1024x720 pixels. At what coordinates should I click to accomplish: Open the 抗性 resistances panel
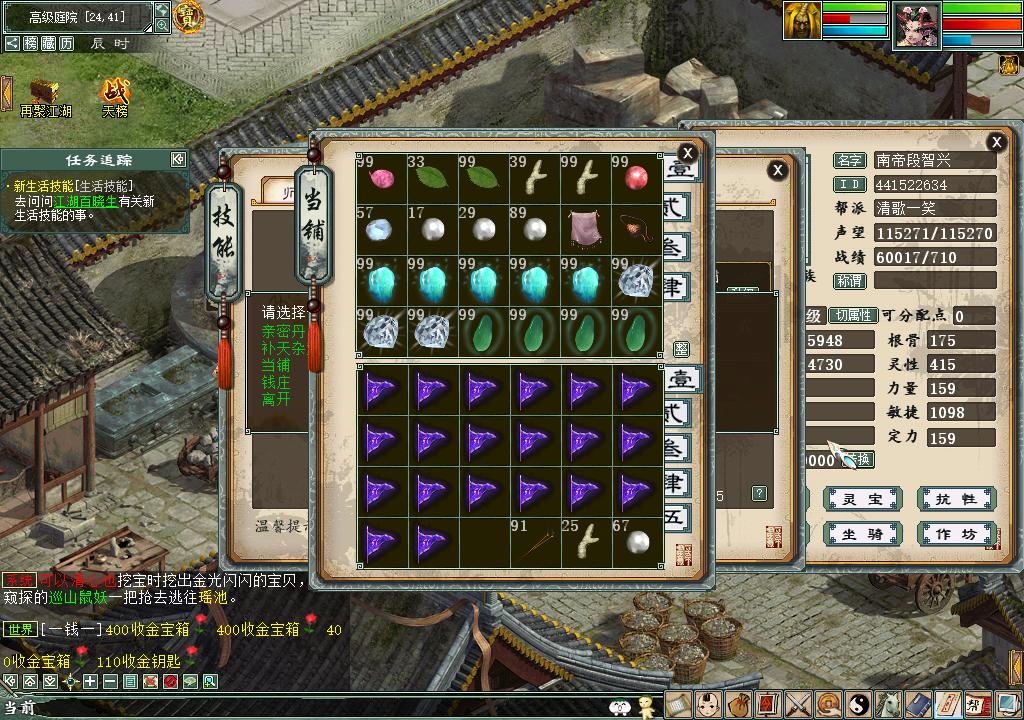[955, 499]
